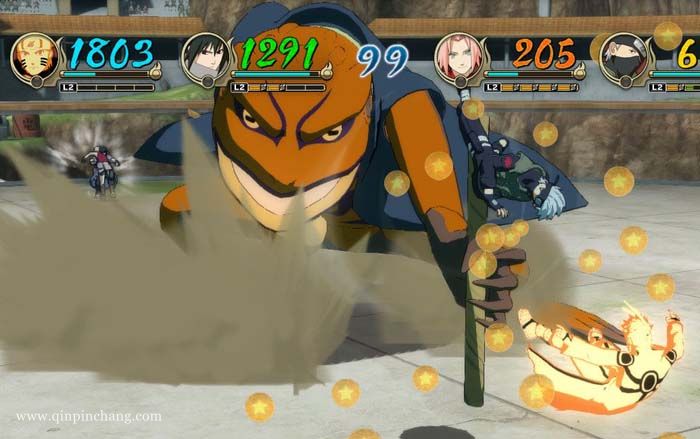Image resolution: width=700 pixels, height=439 pixels.
Task: Choose Sakura's pink-haired portrait
Action: 460,58
